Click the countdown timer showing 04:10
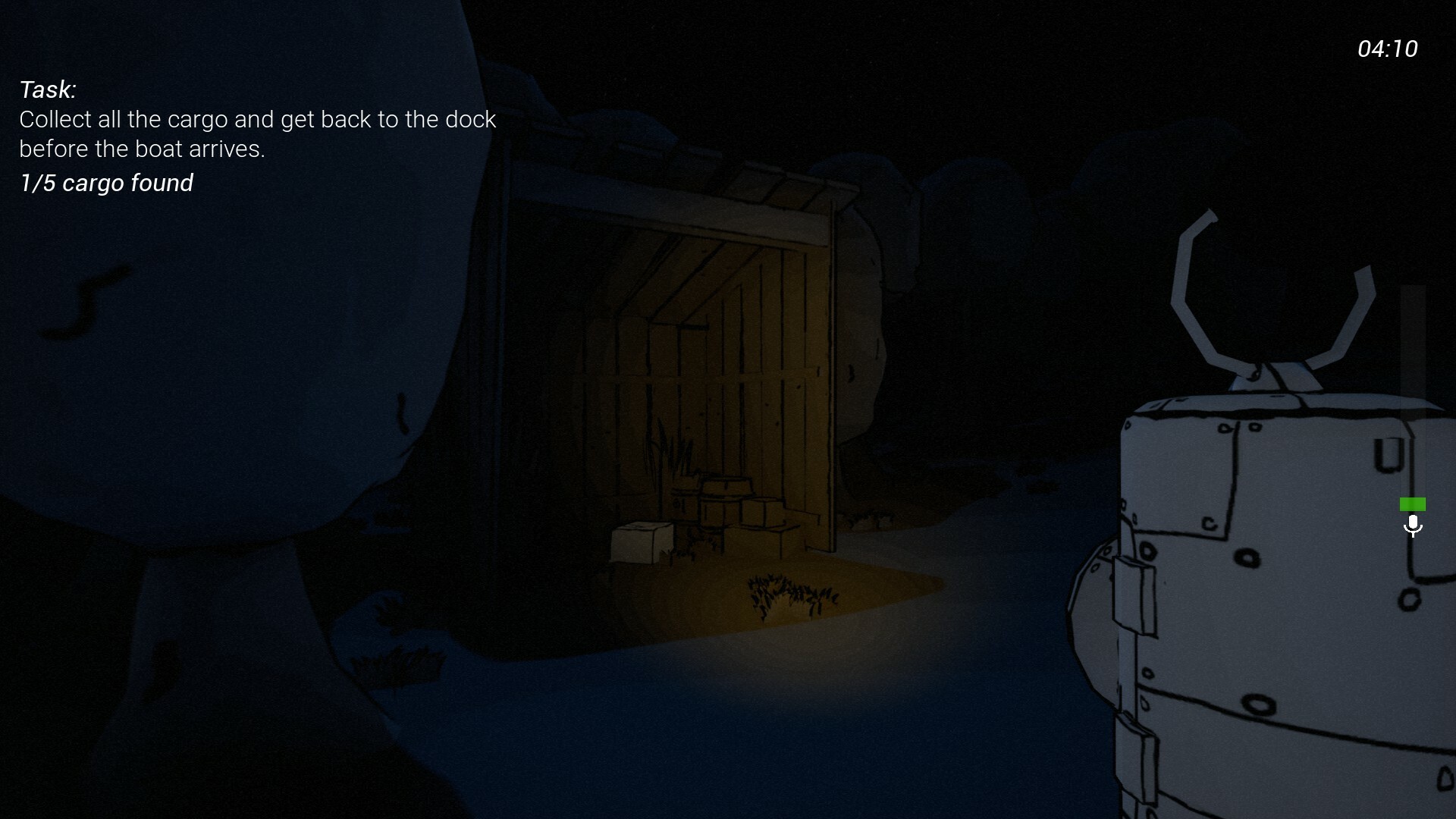The image size is (1456, 819). (1388, 49)
